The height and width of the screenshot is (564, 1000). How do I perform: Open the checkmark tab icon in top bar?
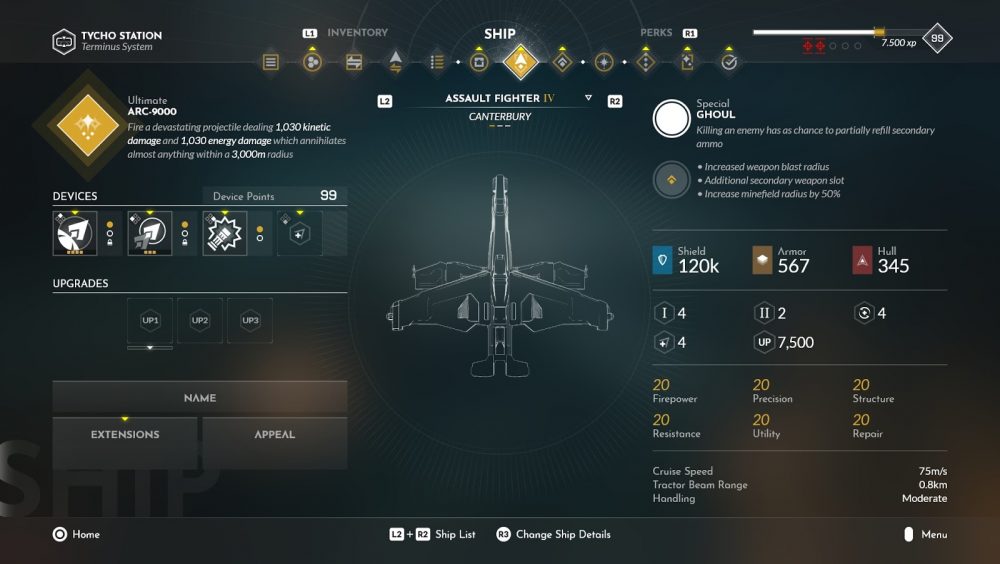point(729,62)
